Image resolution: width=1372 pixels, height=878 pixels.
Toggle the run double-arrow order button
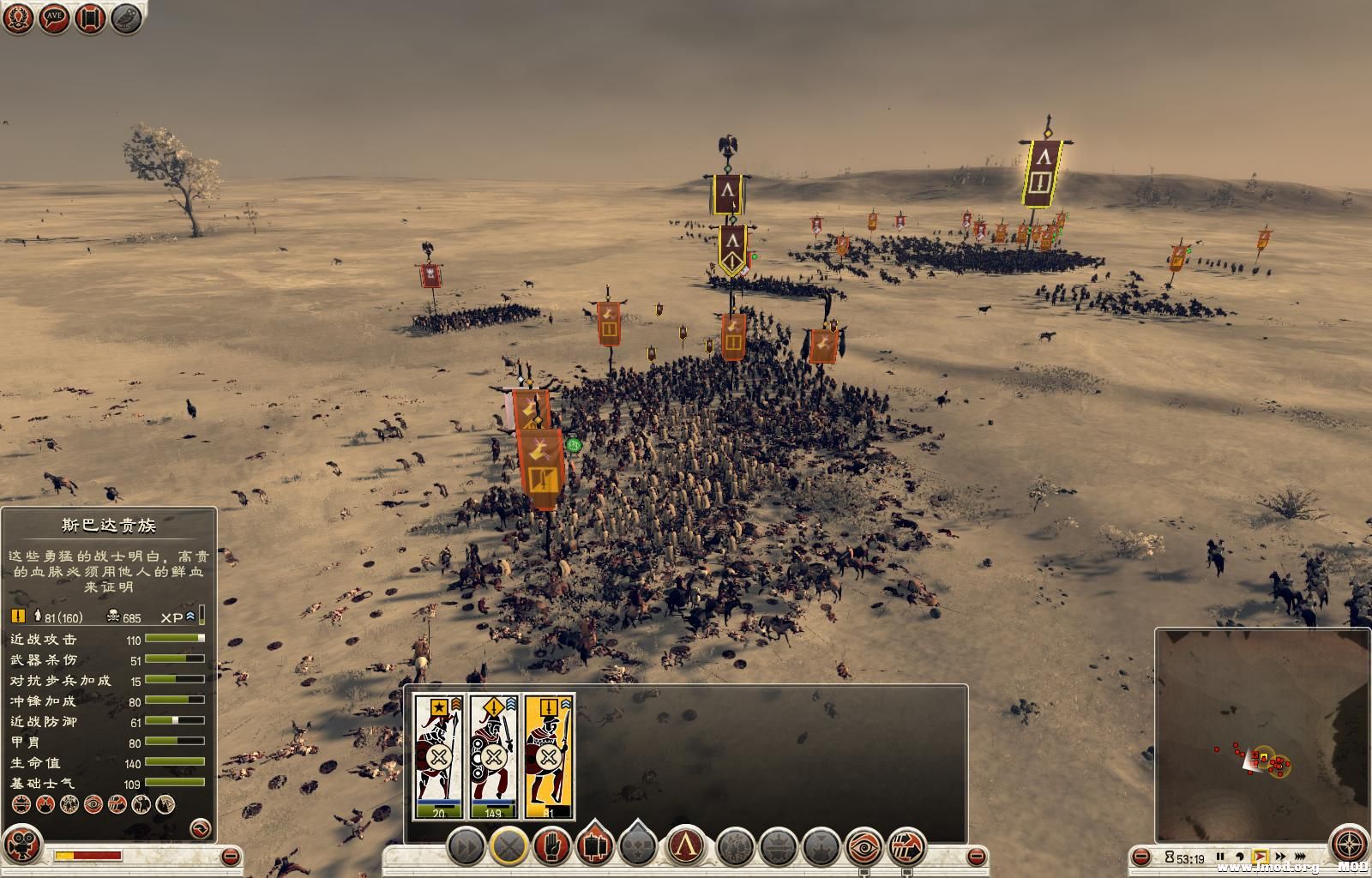pyautogui.click(x=466, y=848)
